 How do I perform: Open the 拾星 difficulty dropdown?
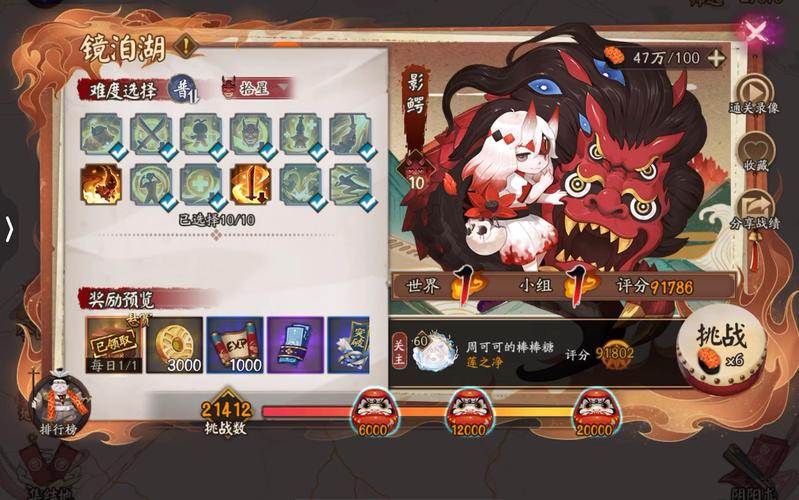[x=257, y=88]
